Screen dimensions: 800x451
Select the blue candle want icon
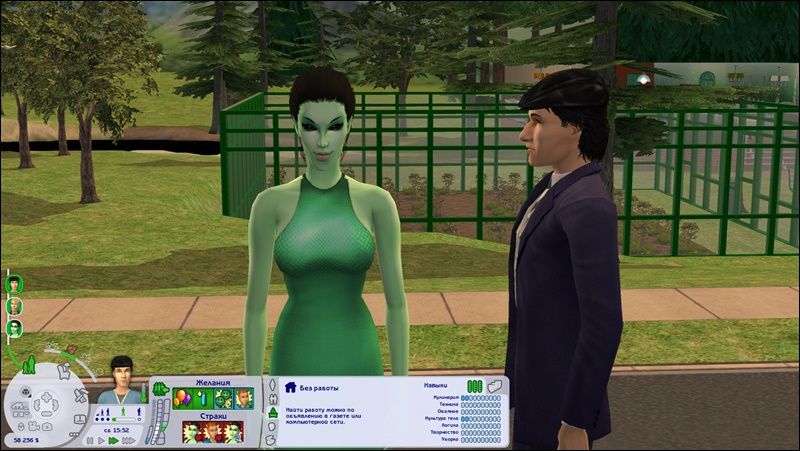(201, 399)
